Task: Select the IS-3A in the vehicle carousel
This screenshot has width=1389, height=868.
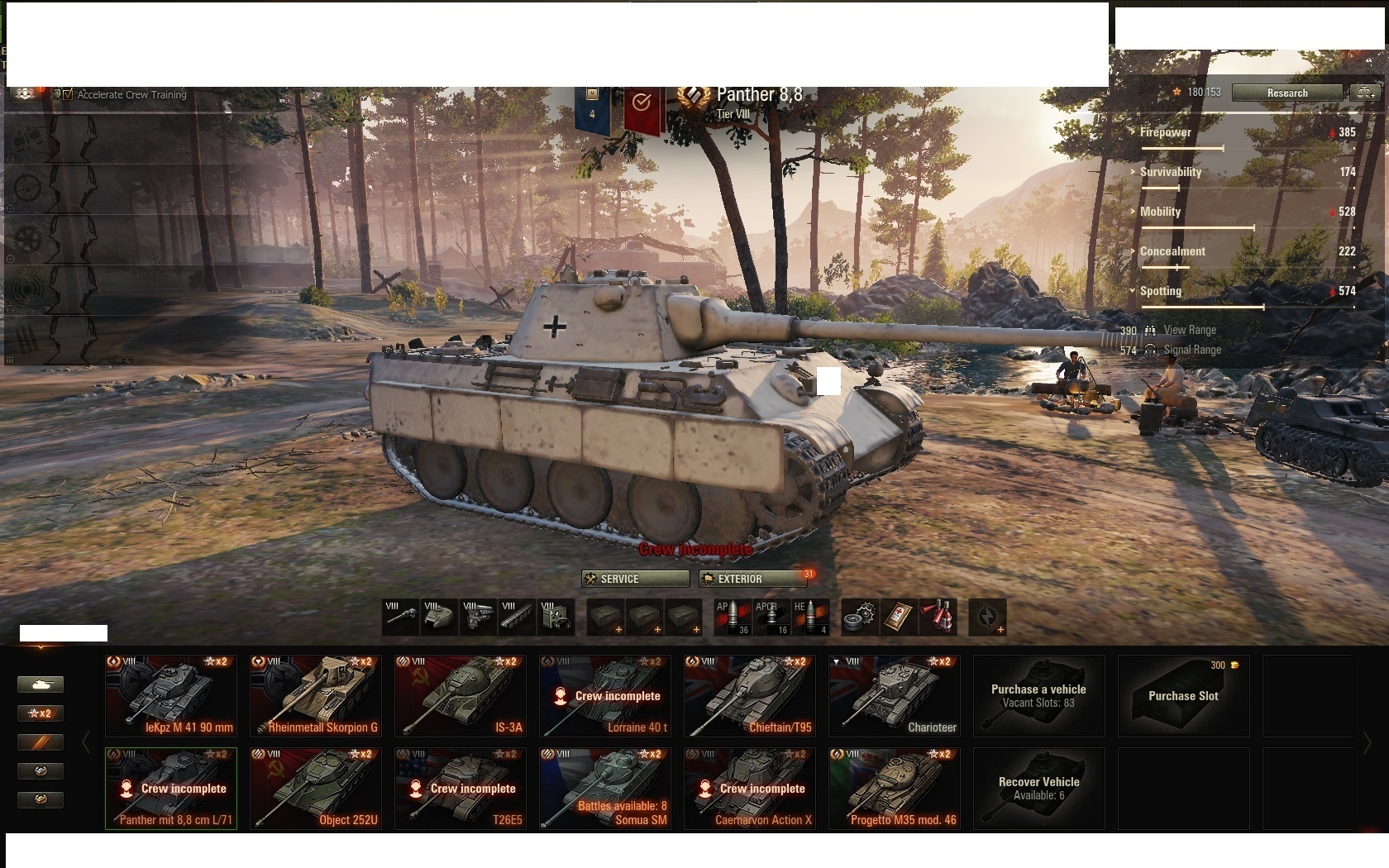Action: 460,695
